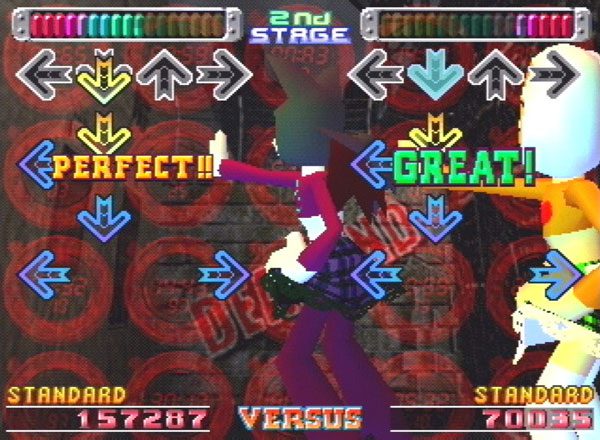The height and width of the screenshot is (440, 600).
Task: Select Player 2's up receptor arrow
Action: pos(494,72)
